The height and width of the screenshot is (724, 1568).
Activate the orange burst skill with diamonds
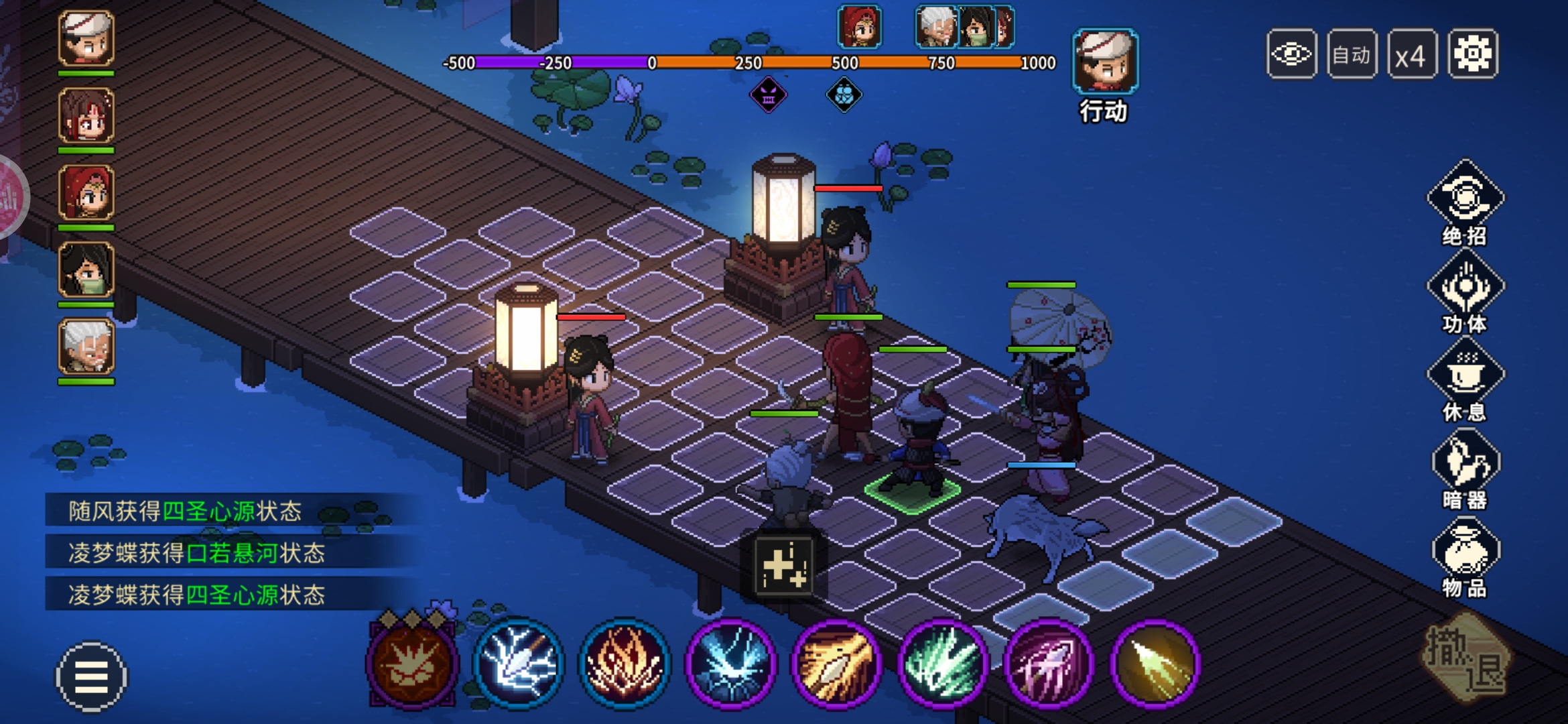412,661
